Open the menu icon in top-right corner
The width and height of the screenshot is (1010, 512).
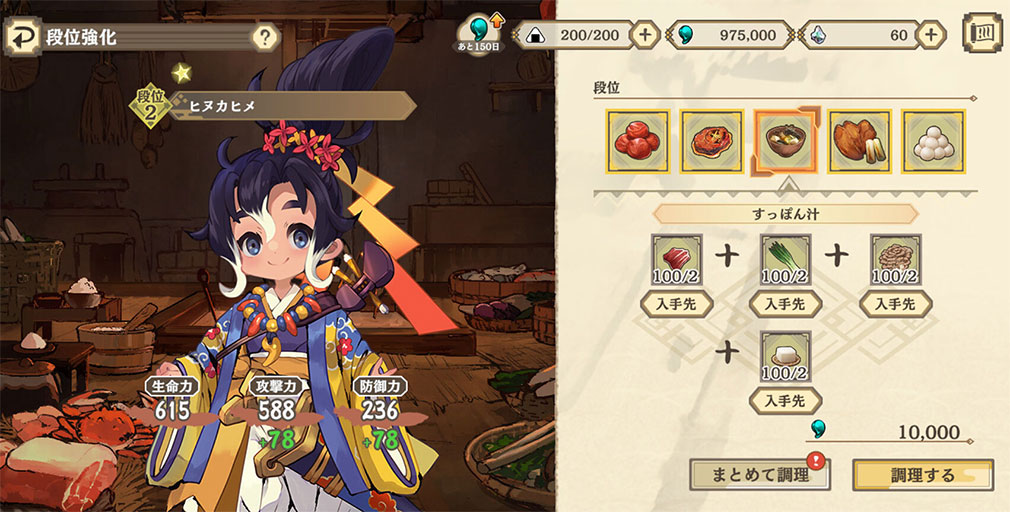coord(982,33)
